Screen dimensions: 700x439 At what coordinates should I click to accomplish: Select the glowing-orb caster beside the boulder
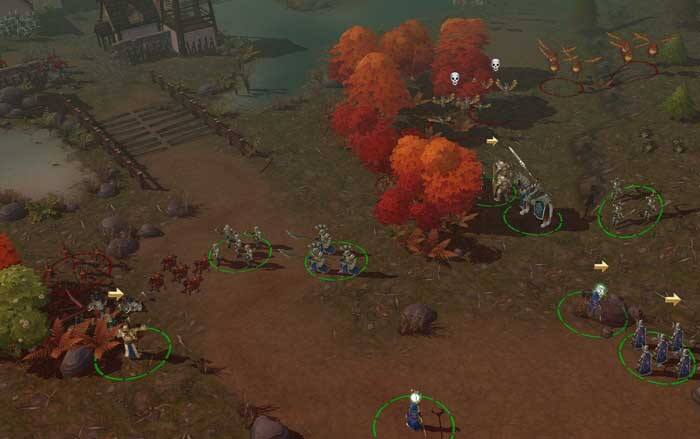tap(597, 301)
